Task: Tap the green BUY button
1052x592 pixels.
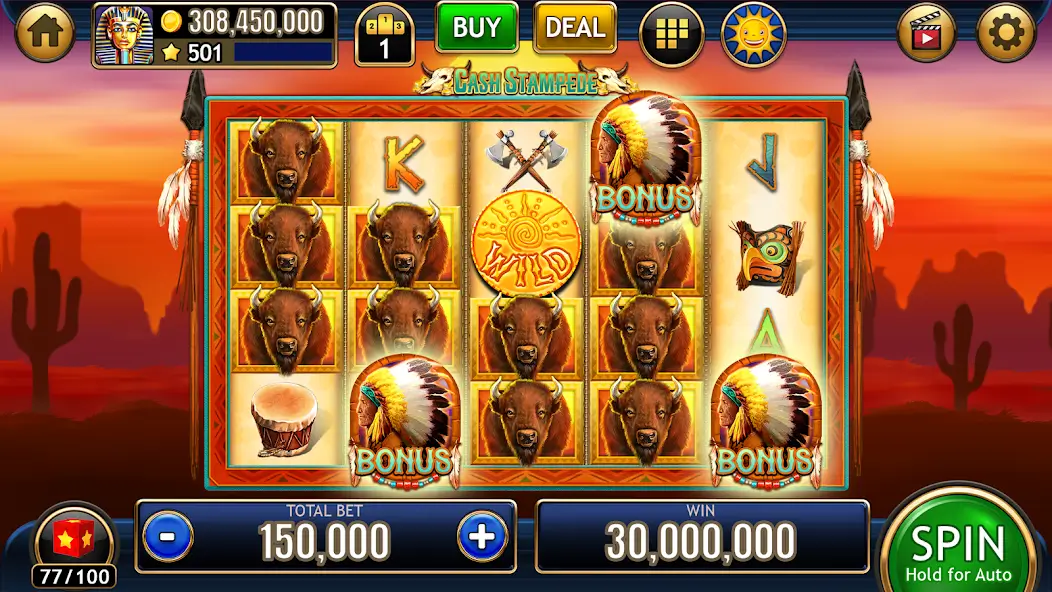Action: pyautogui.click(x=476, y=28)
